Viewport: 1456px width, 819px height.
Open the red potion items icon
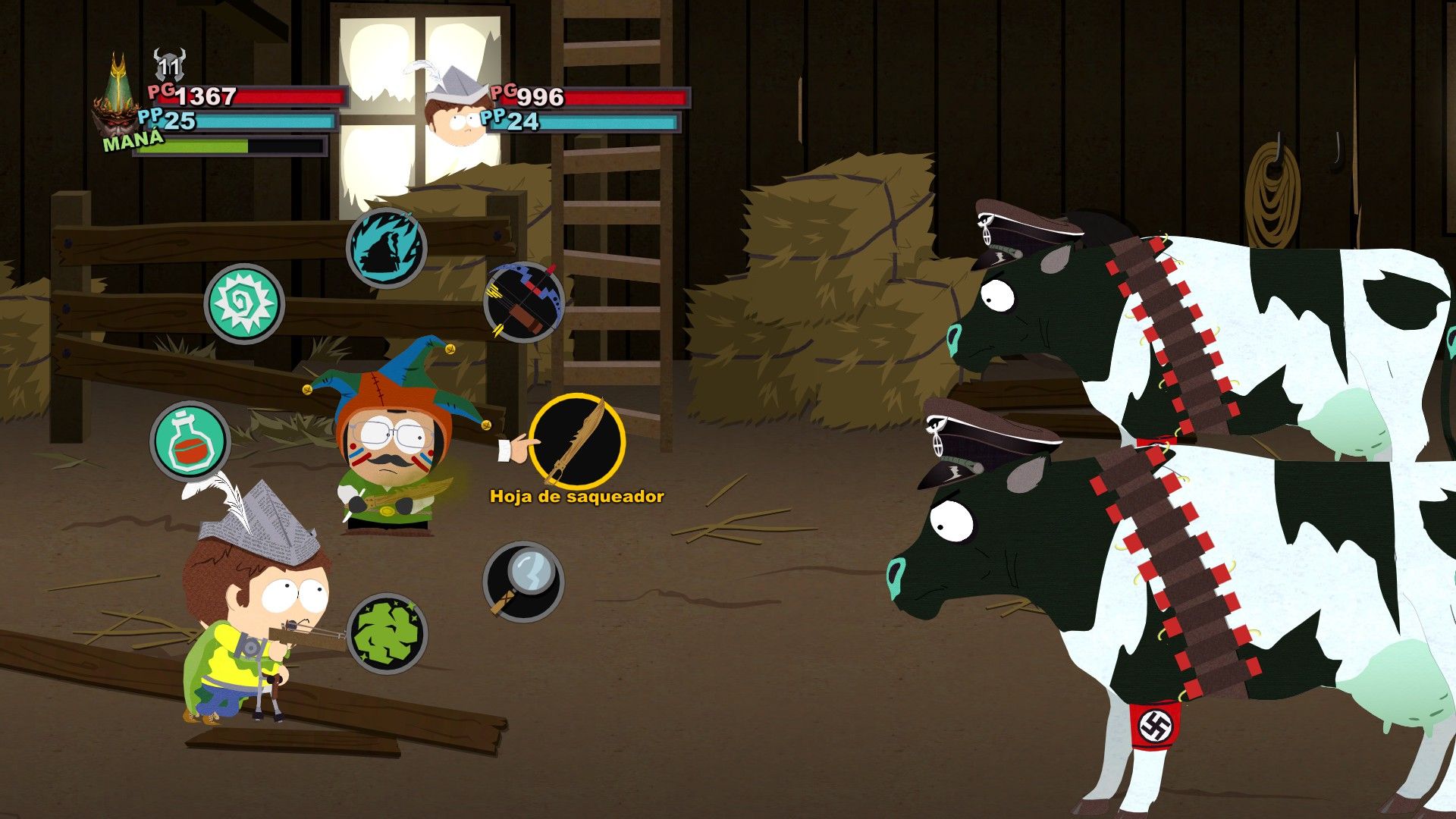click(190, 441)
